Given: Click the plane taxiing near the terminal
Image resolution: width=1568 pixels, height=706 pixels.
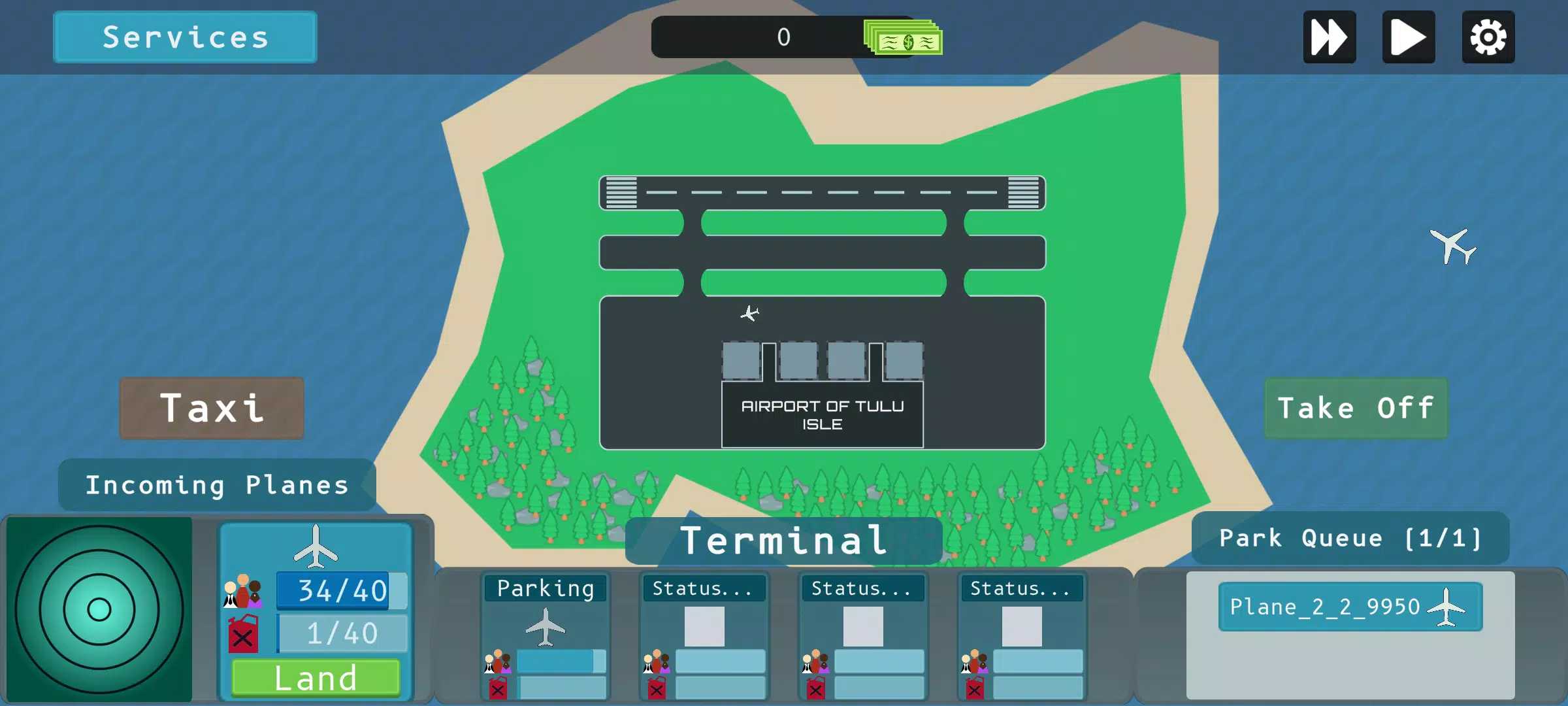Looking at the screenshot, I should tap(751, 313).
